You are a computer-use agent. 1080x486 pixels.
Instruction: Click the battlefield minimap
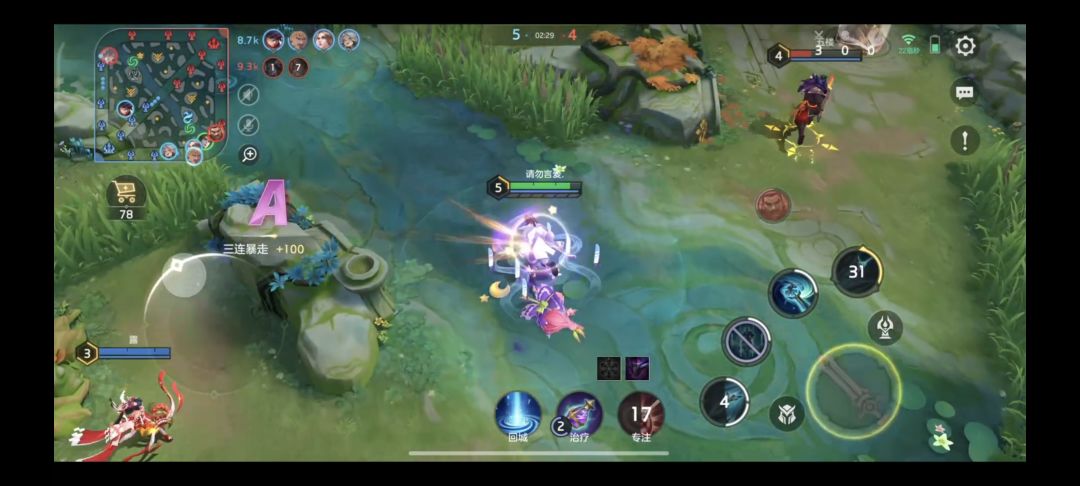coord(162,93)
